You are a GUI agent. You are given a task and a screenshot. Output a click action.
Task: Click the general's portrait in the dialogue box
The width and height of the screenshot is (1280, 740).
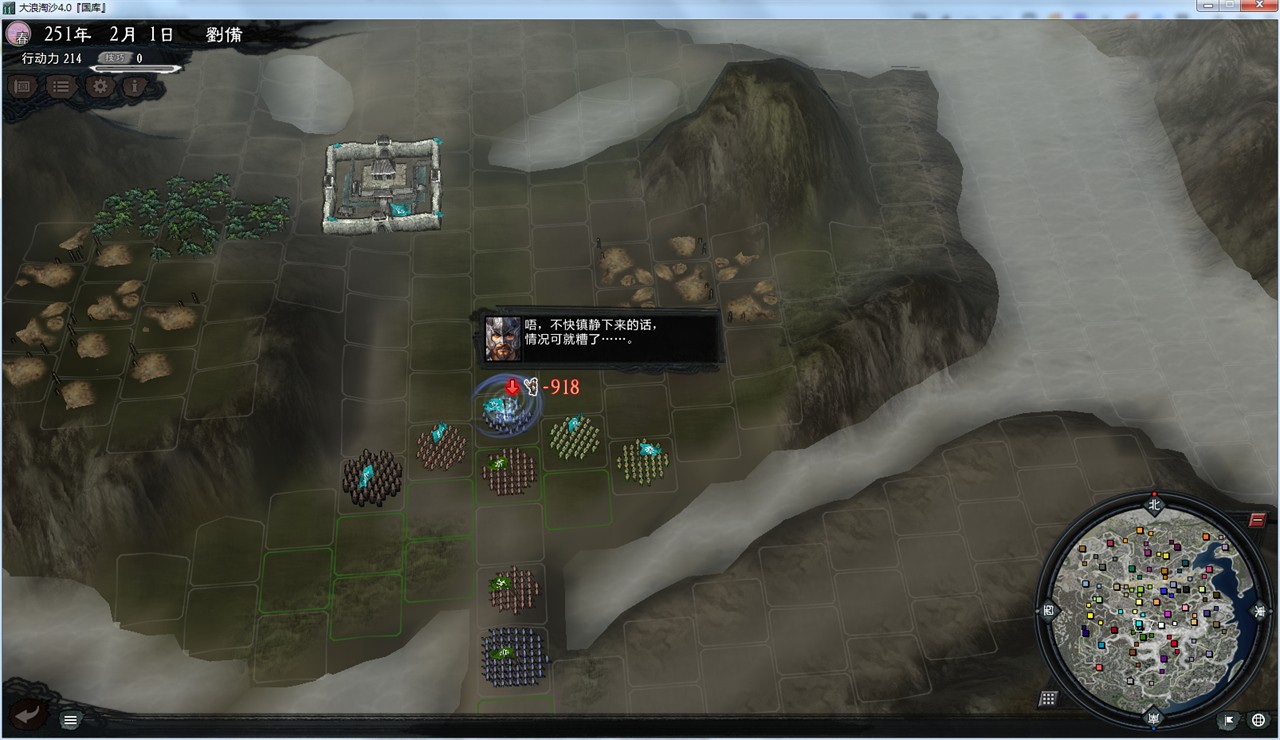(502, 339)
